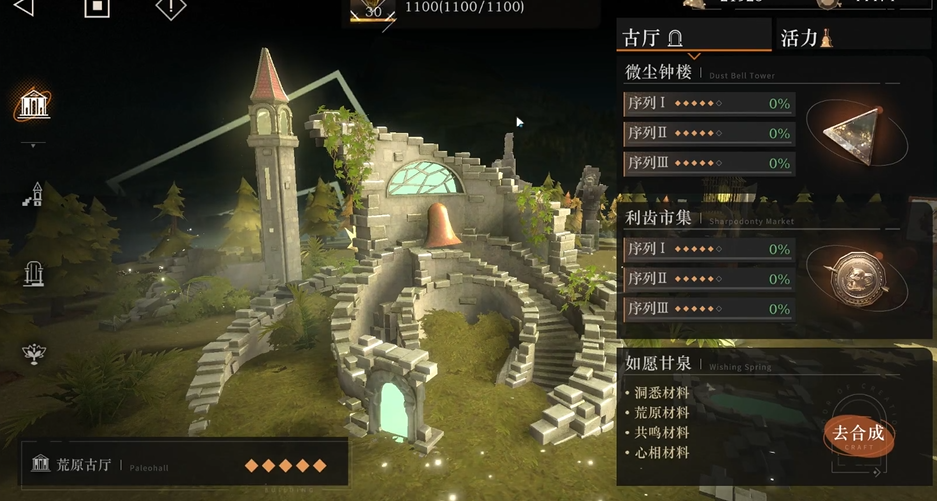This screenshot has width=937, height=501.
Task: Click the 去合成 craft button
Action: click(x=858, y=434)
